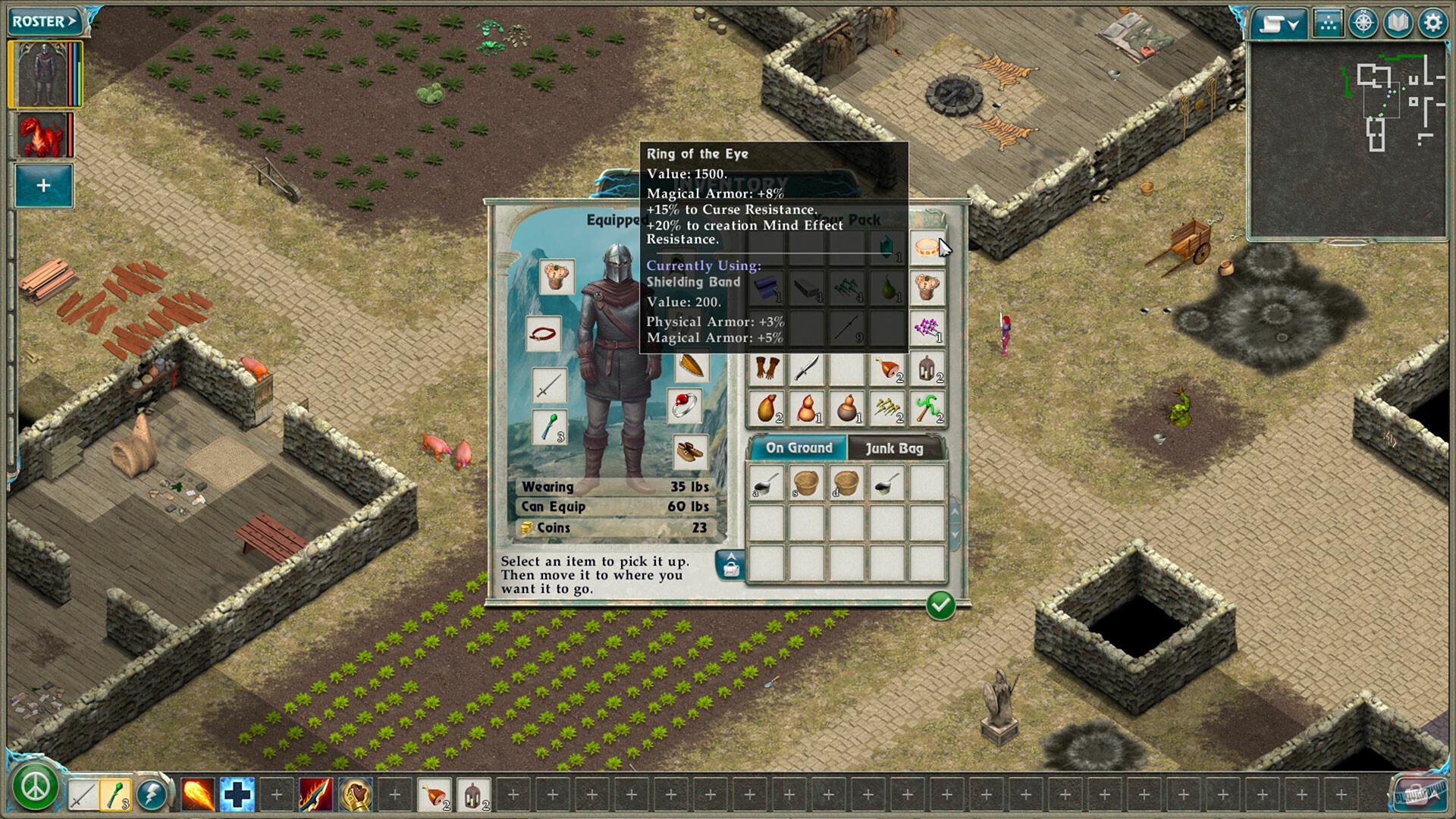Open the Roster panel

tap(44, 21)
